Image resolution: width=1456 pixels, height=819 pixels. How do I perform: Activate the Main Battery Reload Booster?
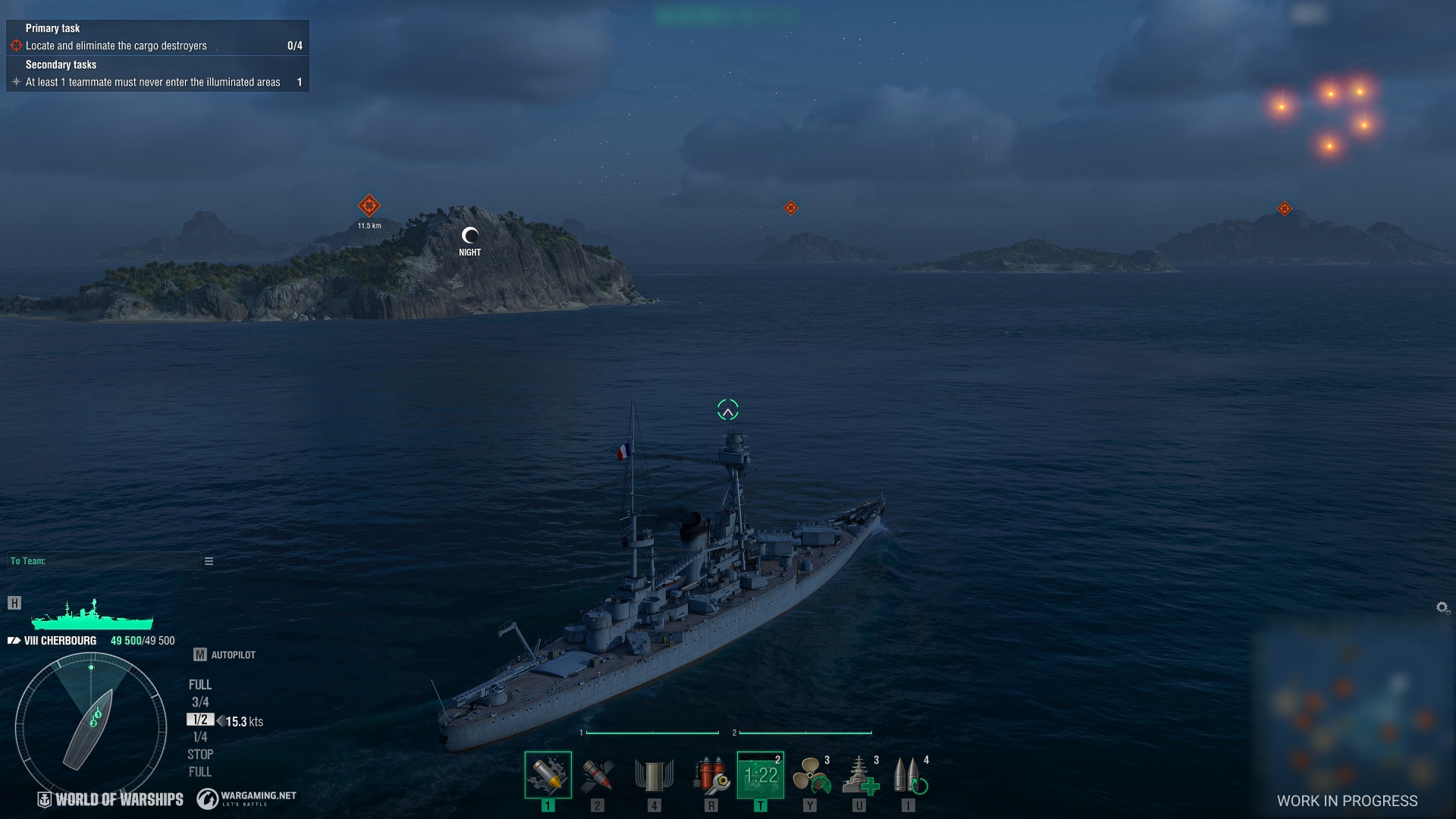(908, 775)
